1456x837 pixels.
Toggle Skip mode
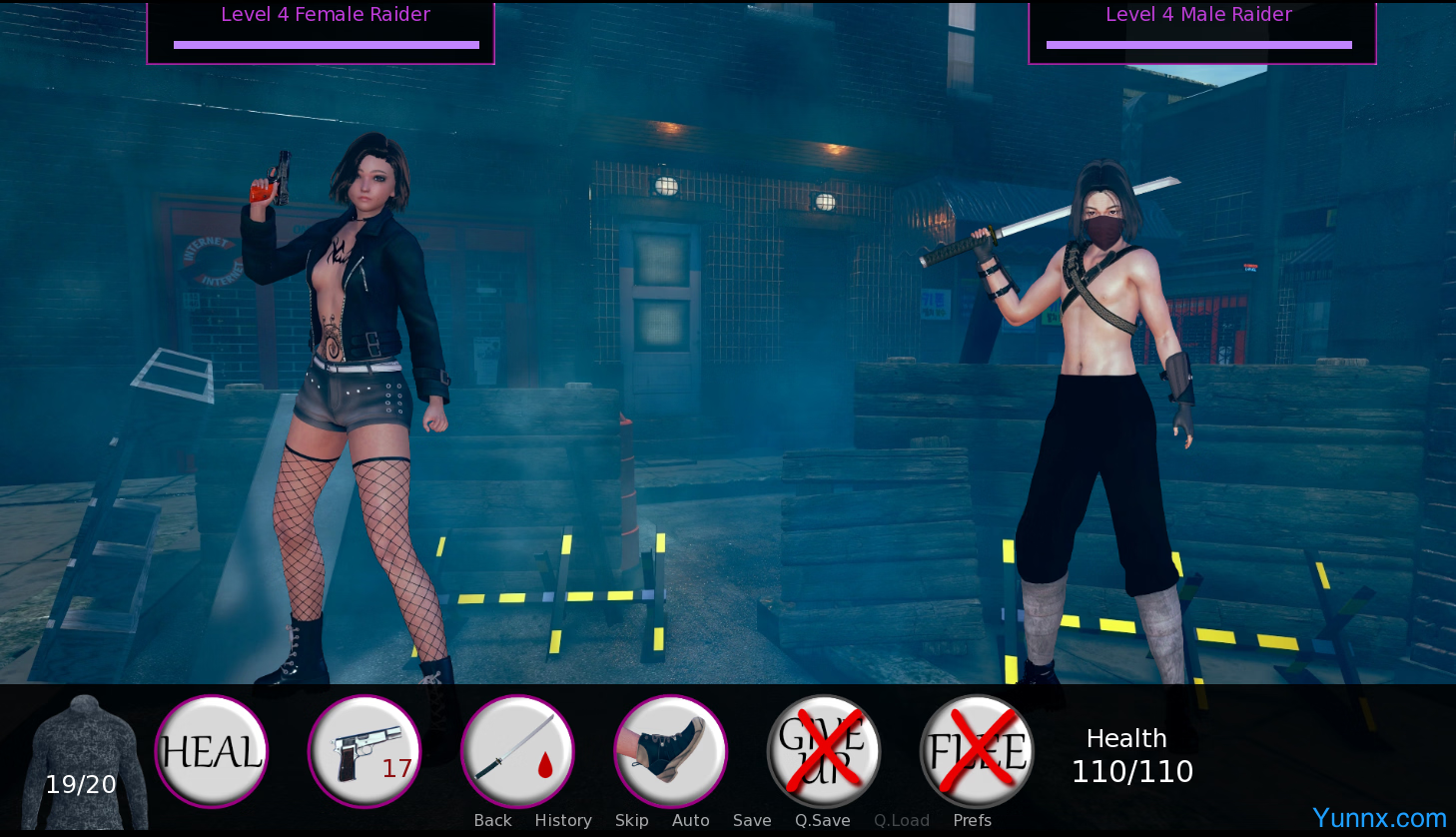(631, 820)
